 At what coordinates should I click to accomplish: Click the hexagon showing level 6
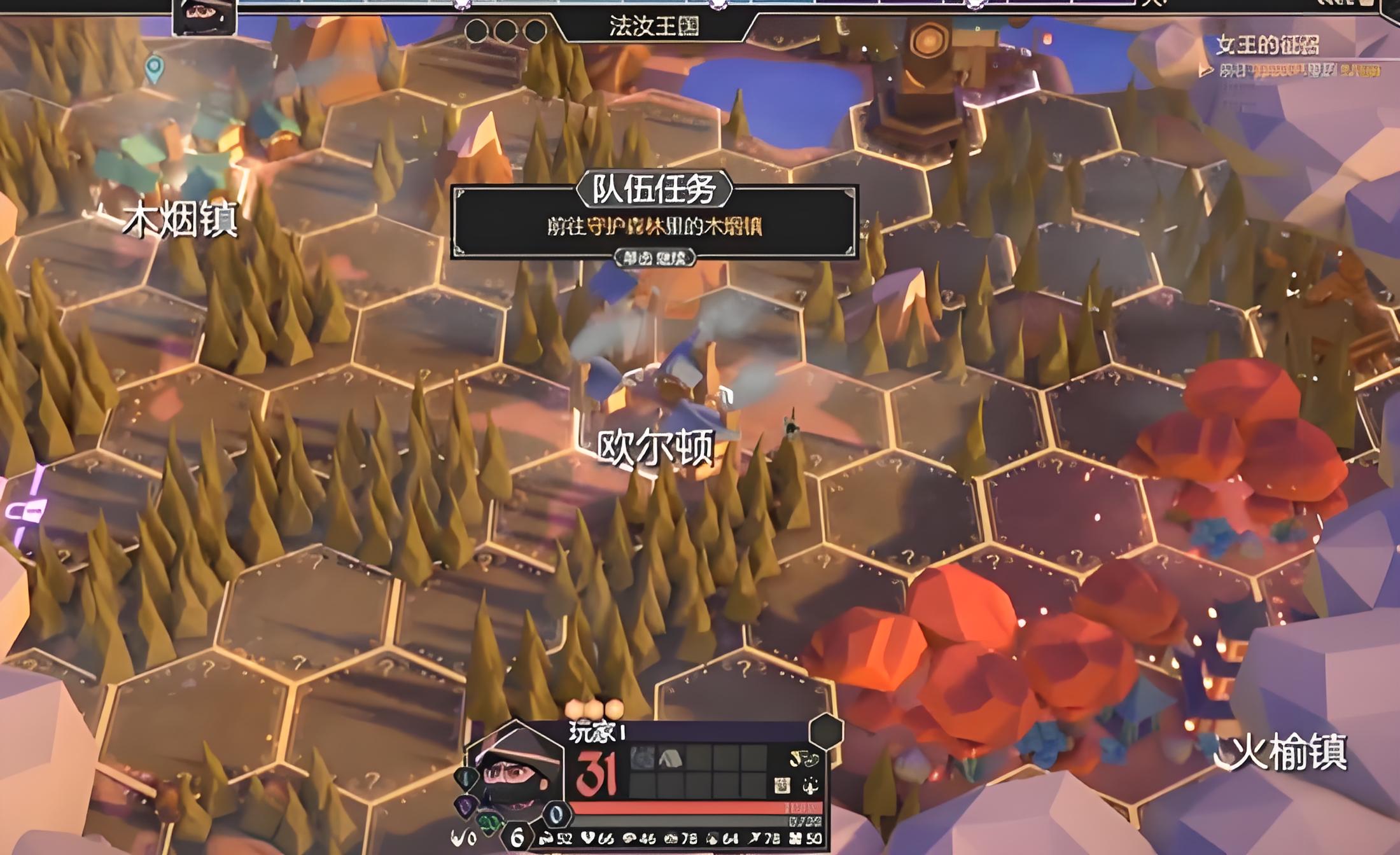pyautogui.click(x=517, y=838)
